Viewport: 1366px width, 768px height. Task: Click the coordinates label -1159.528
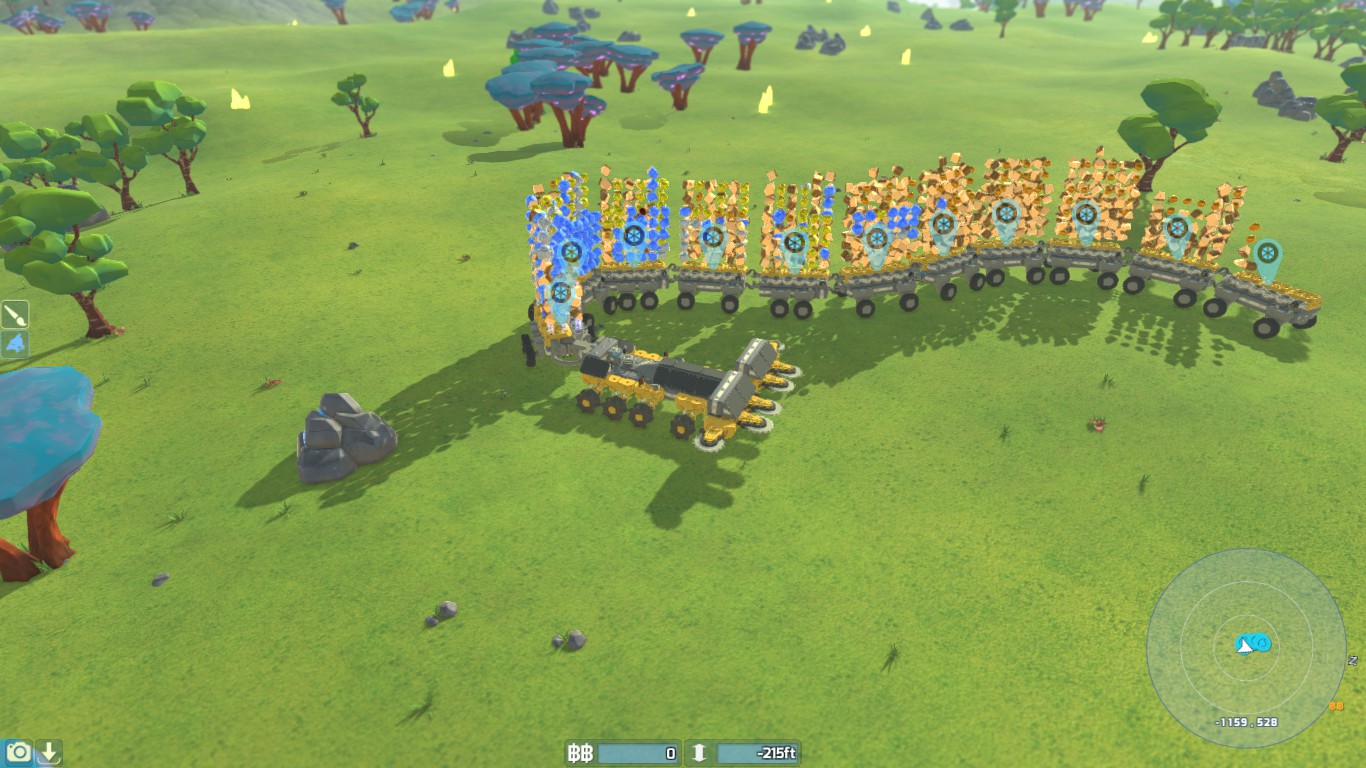(1245, 721)
